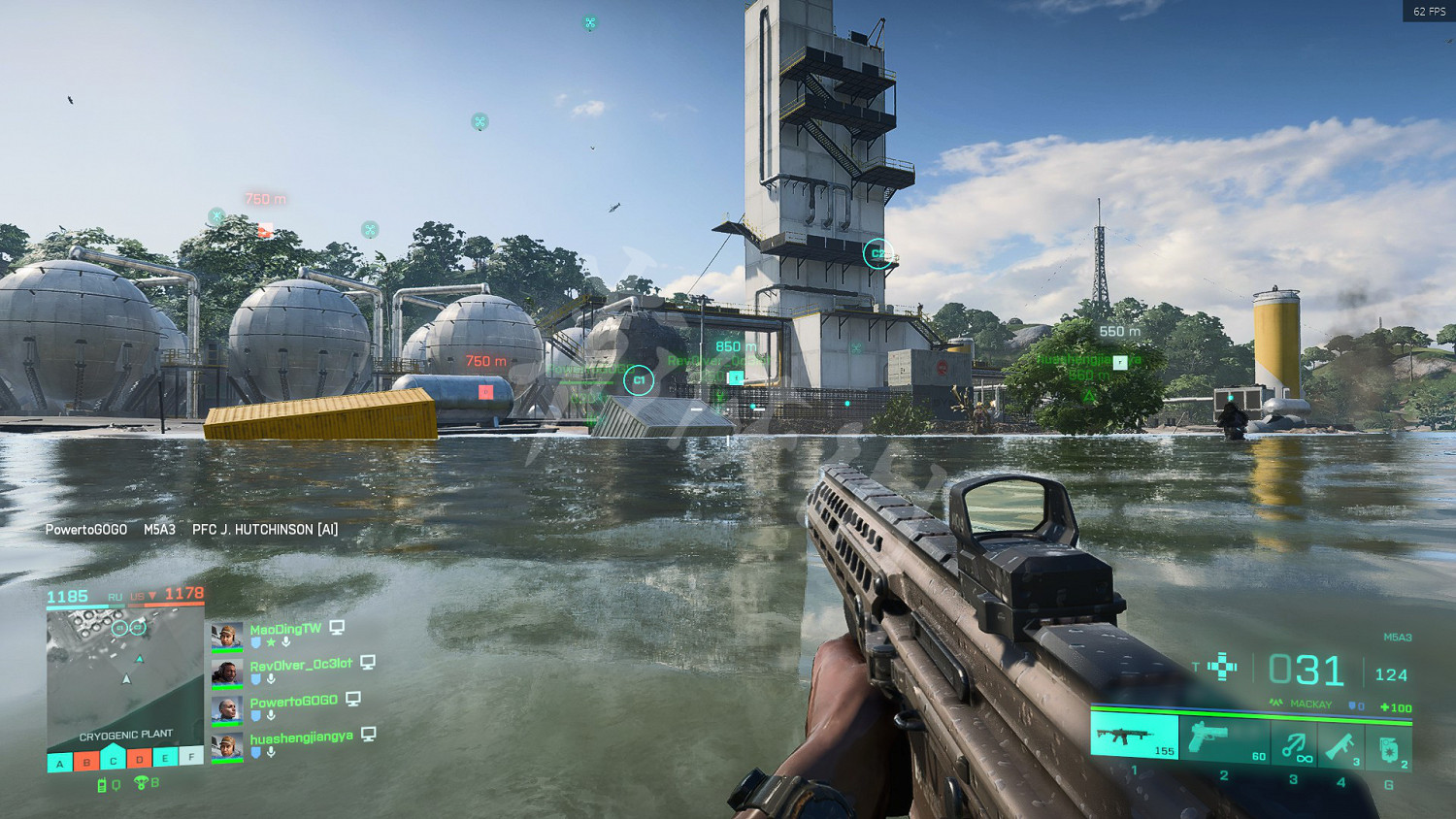Viewport: 1456px width, 819px height.
Task: Select objective E on the sector bar
Action: pos(166,757)
